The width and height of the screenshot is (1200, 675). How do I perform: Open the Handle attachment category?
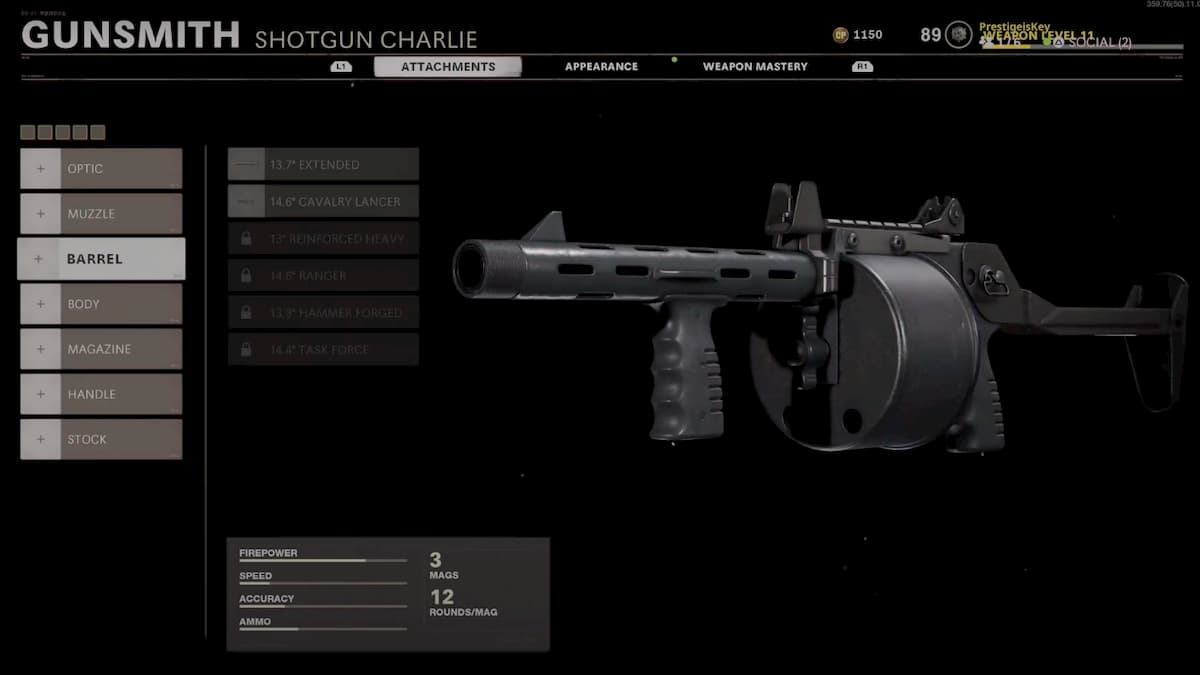(x=101, y=394)
